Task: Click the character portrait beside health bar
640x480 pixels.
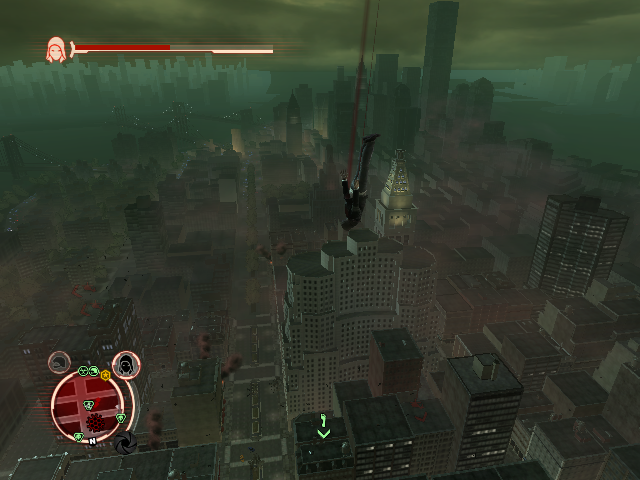Action: pyautogui.click(x=56, y=48)
